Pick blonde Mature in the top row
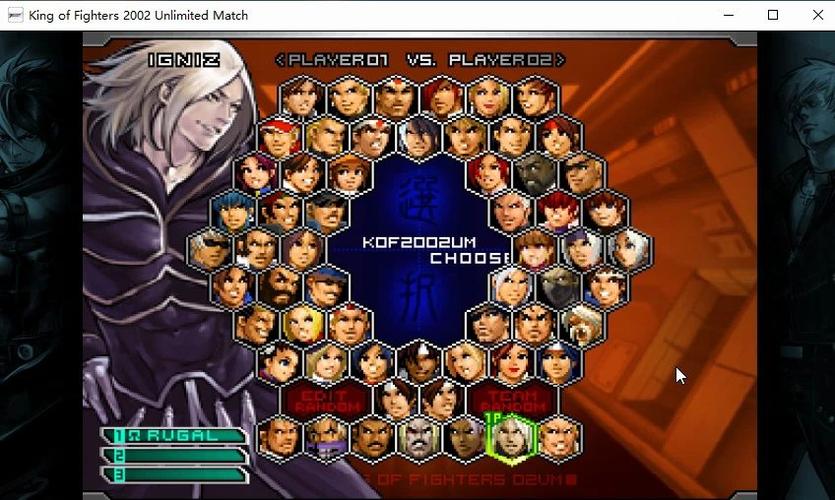Image resolution: width=835 pixels, height=500 pixels. (488, 98)
